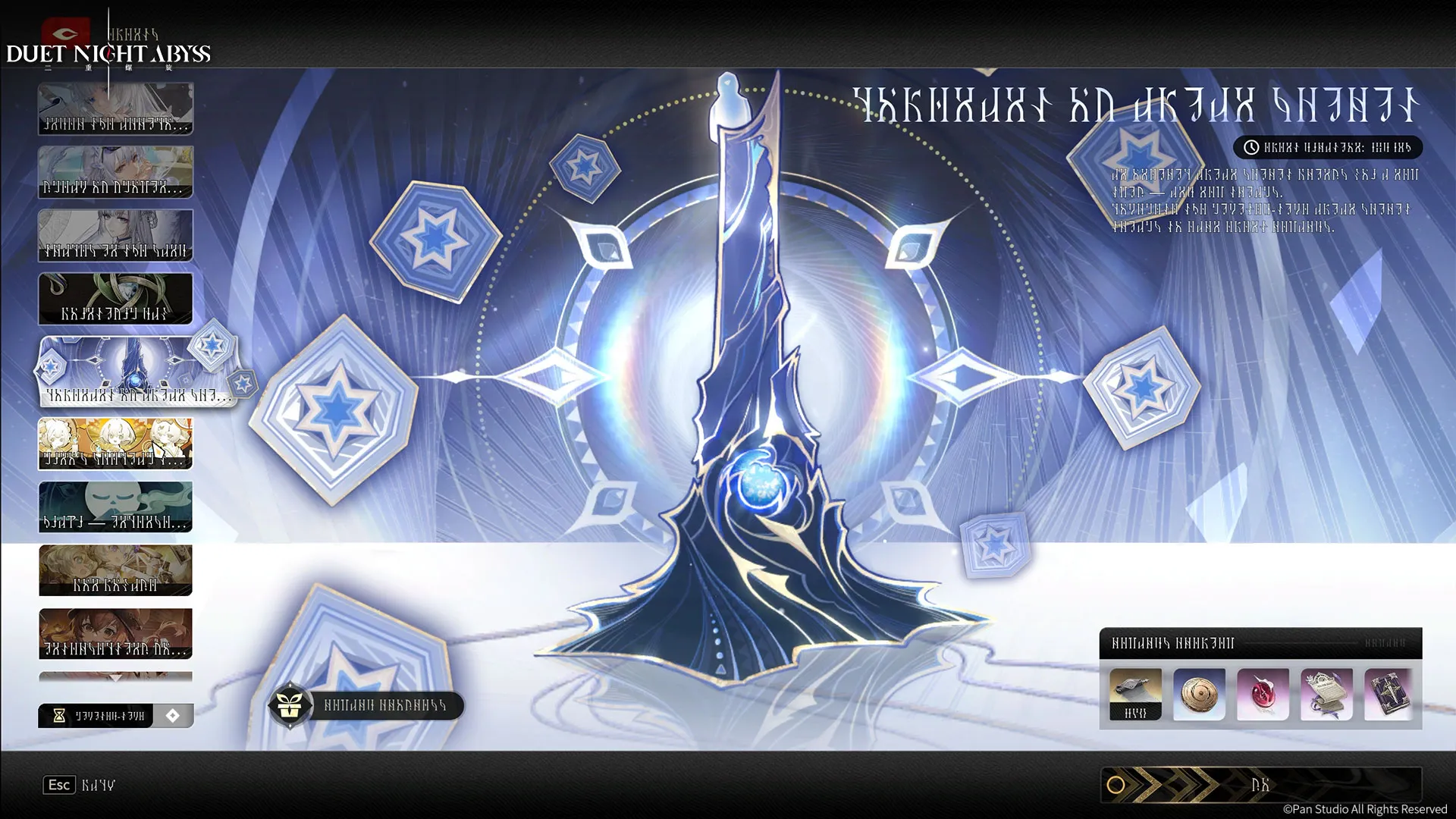The height and width of the screenshot is (819, 1456).
Task: Open the sleeping moon face event banner
Action: (x=115, y=507)
